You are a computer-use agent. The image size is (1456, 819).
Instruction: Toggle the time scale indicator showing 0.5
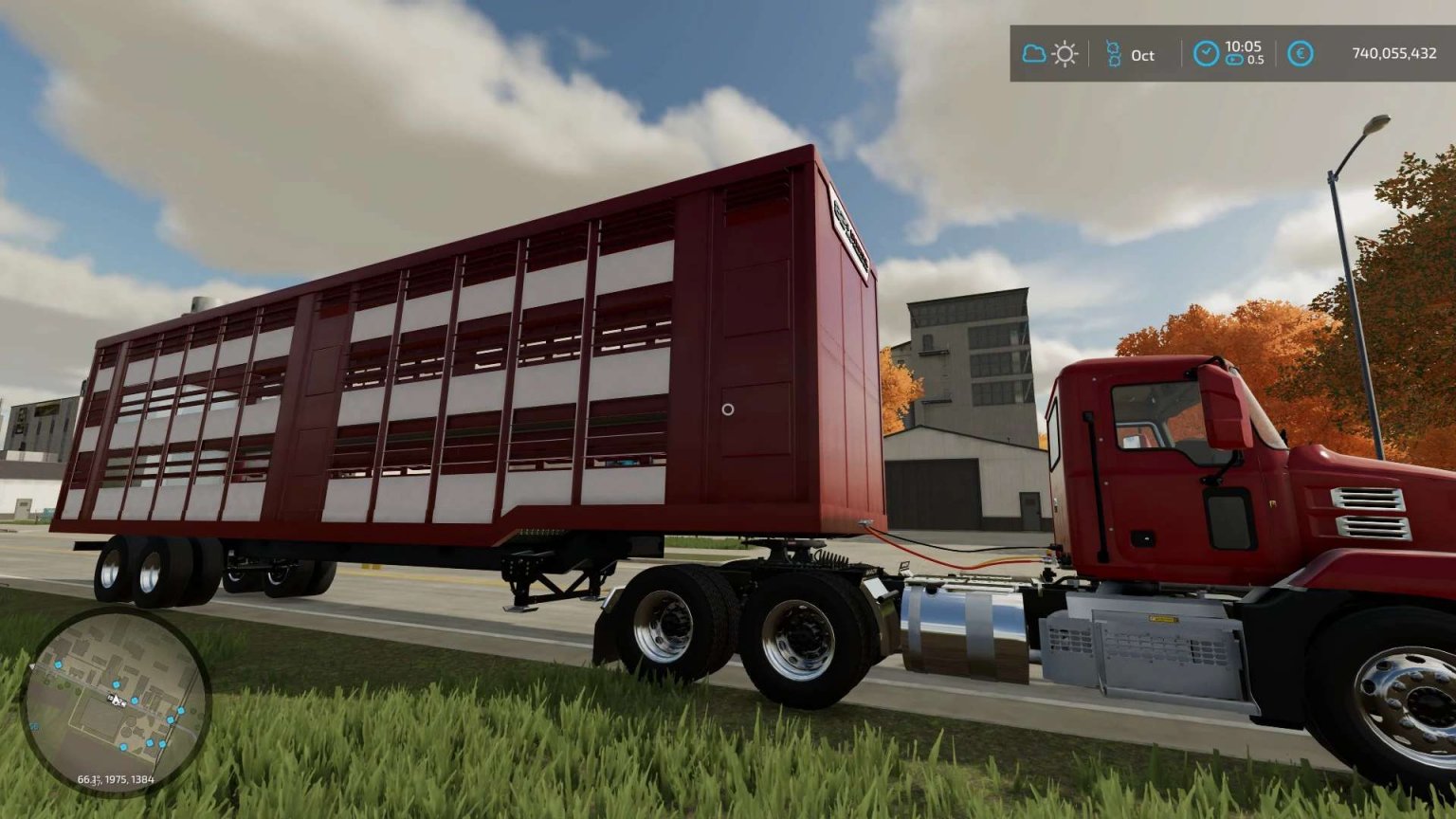click(x=1245, y=63)
